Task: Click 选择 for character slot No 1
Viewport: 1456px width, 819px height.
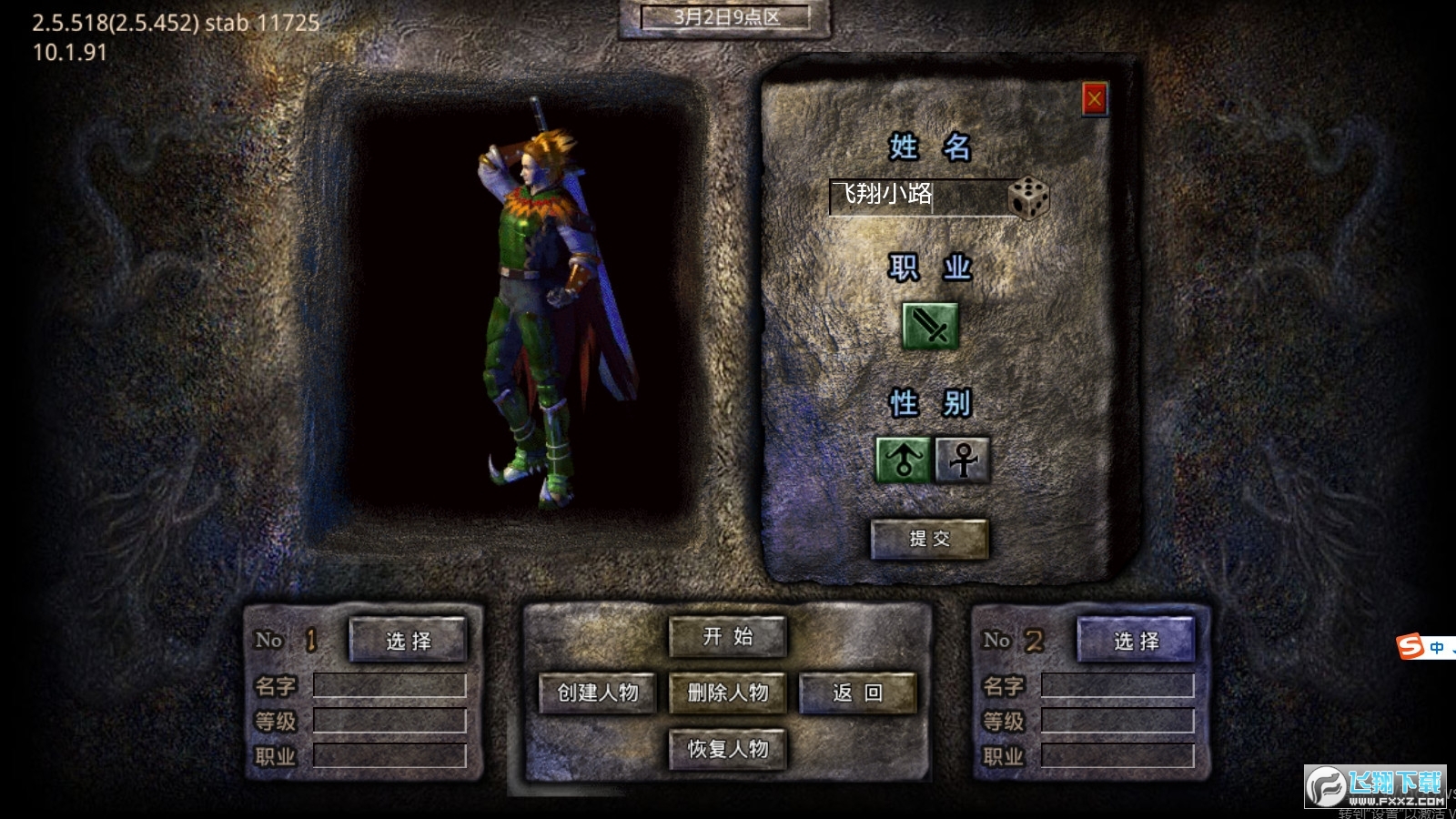Action: [x=408, y=640]
